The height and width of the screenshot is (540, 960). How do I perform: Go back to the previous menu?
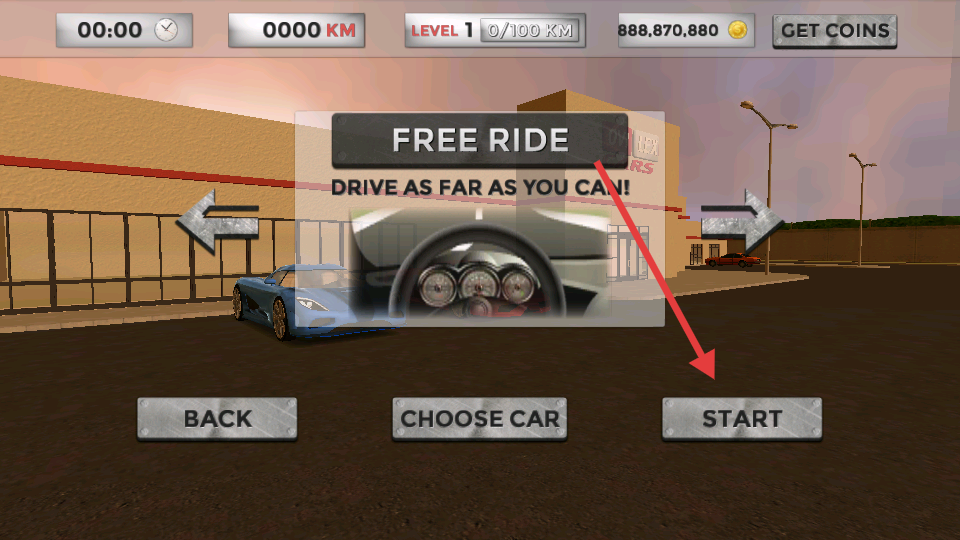click(x=217, y=418)
